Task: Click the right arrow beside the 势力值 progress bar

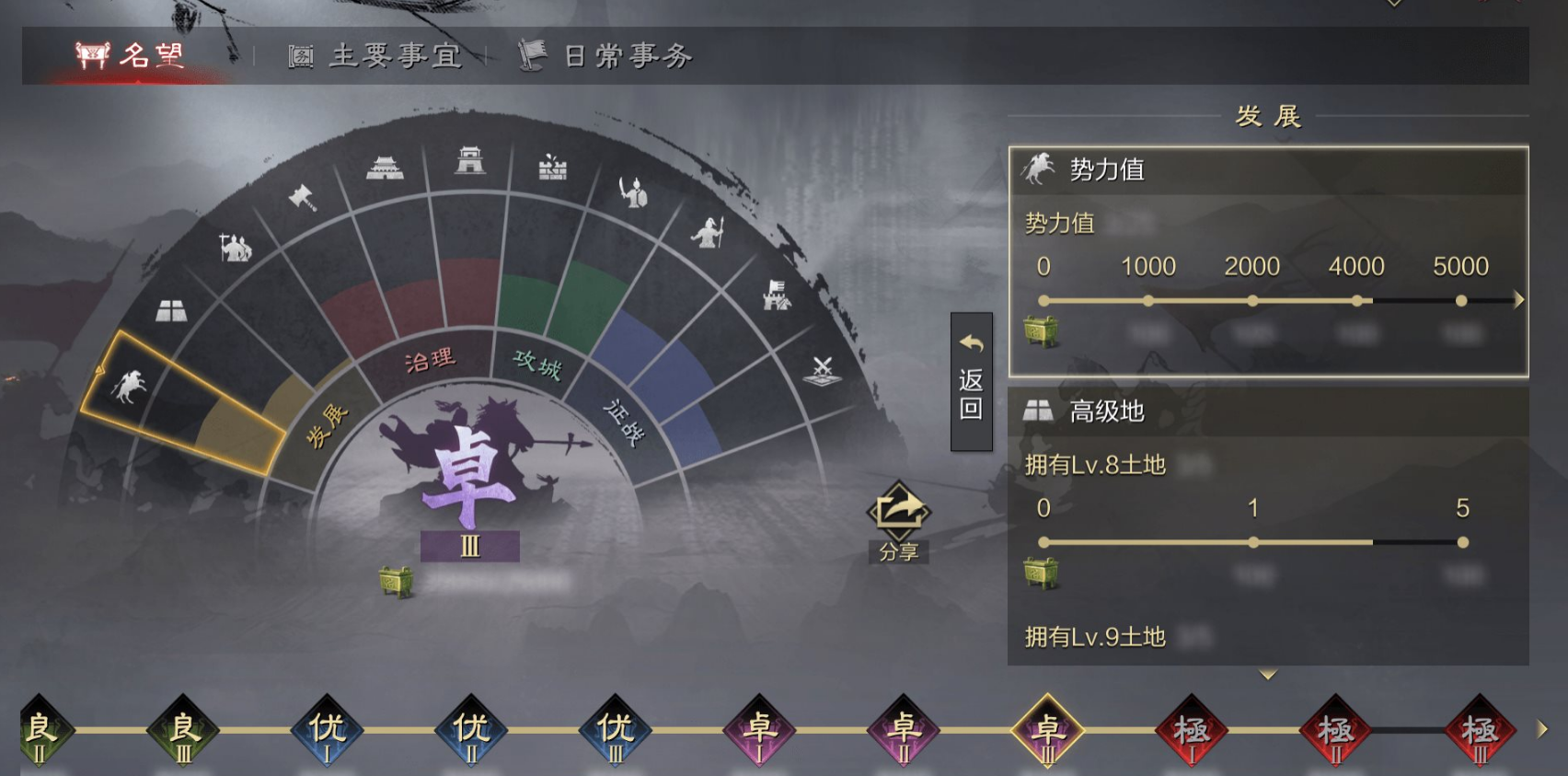Action: [x=1518, y=297]
